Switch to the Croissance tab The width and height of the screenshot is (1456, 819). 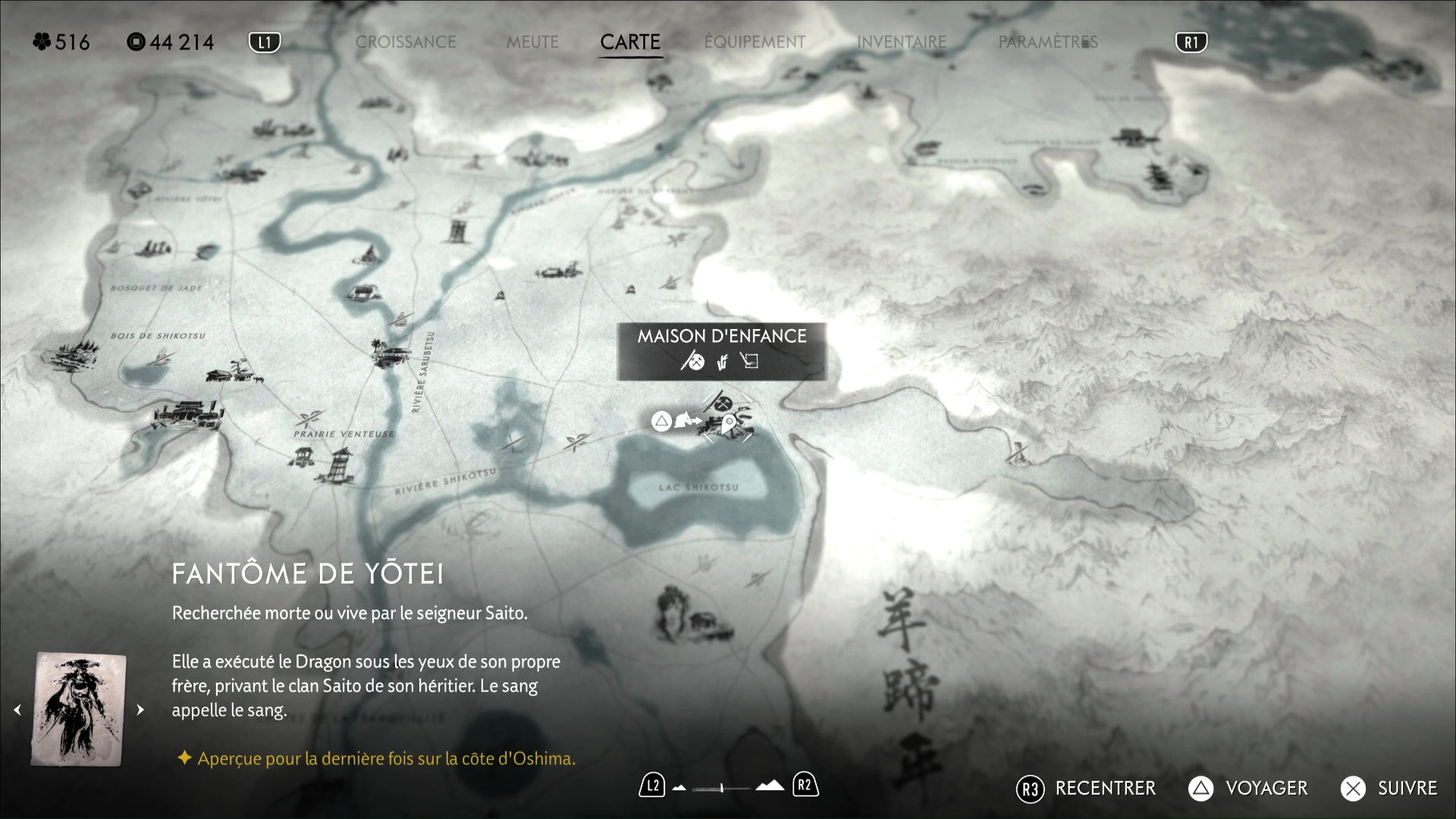pyautogui.click(x=406, y=42)
